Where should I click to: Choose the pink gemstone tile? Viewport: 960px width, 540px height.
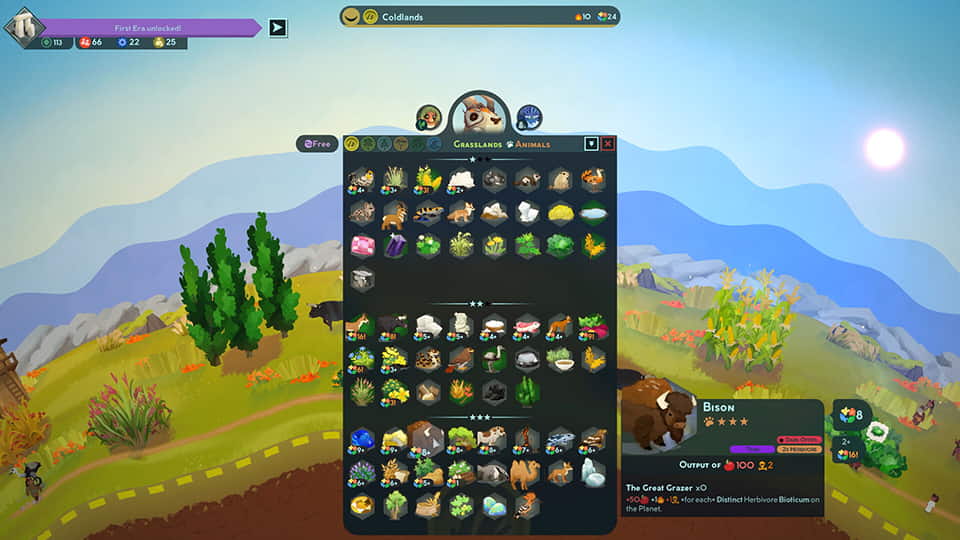point(362,246)
